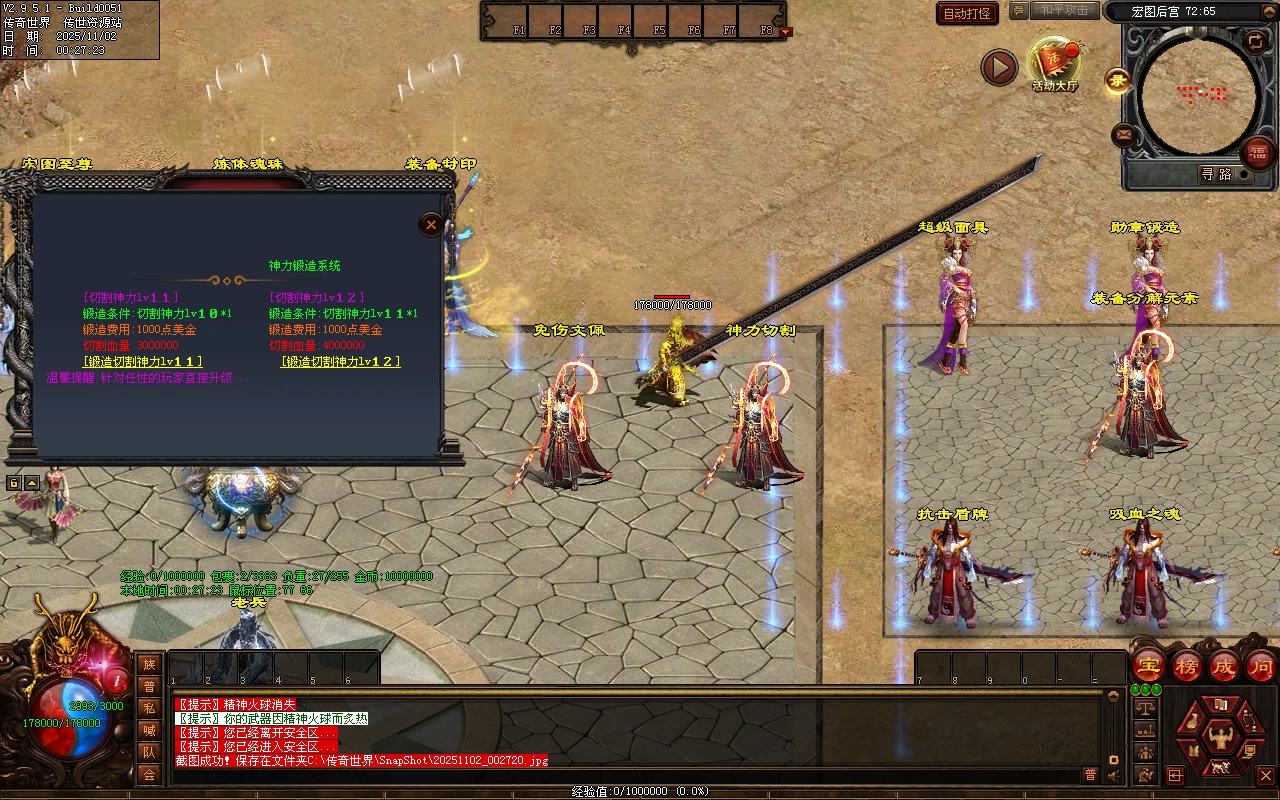
Task: Toggle the 自动打怪 auto-fight button
Action: coord(967,13)
